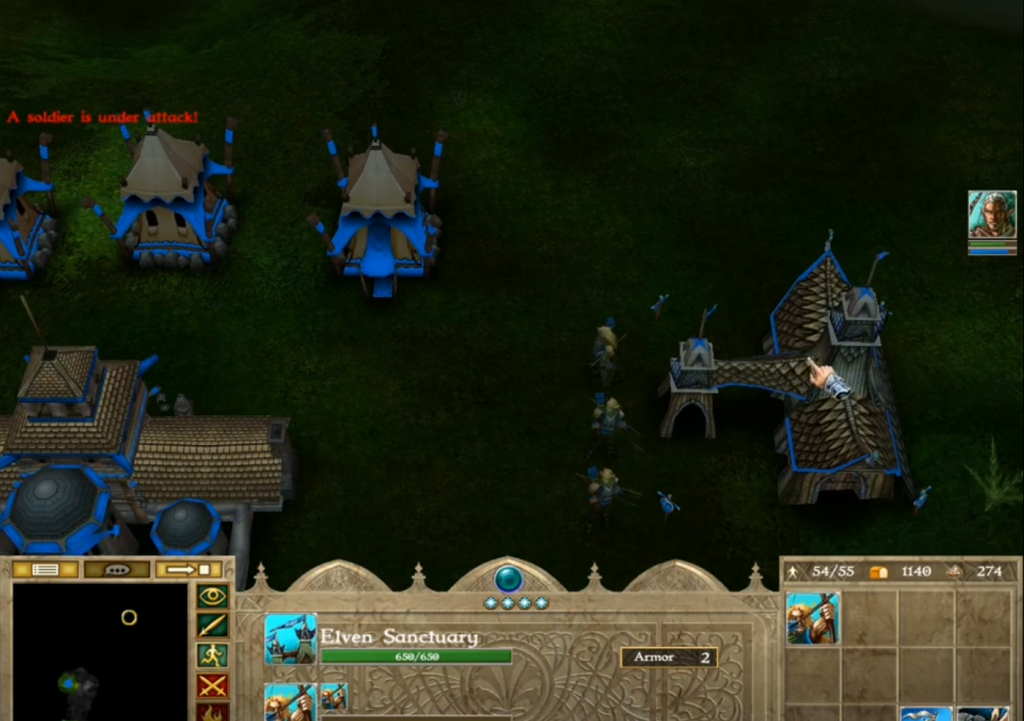Viewport: 1024px width, 721px height.
Task: Click the Elven Sanctuary building portrait
Action: (x=290, y=639)
